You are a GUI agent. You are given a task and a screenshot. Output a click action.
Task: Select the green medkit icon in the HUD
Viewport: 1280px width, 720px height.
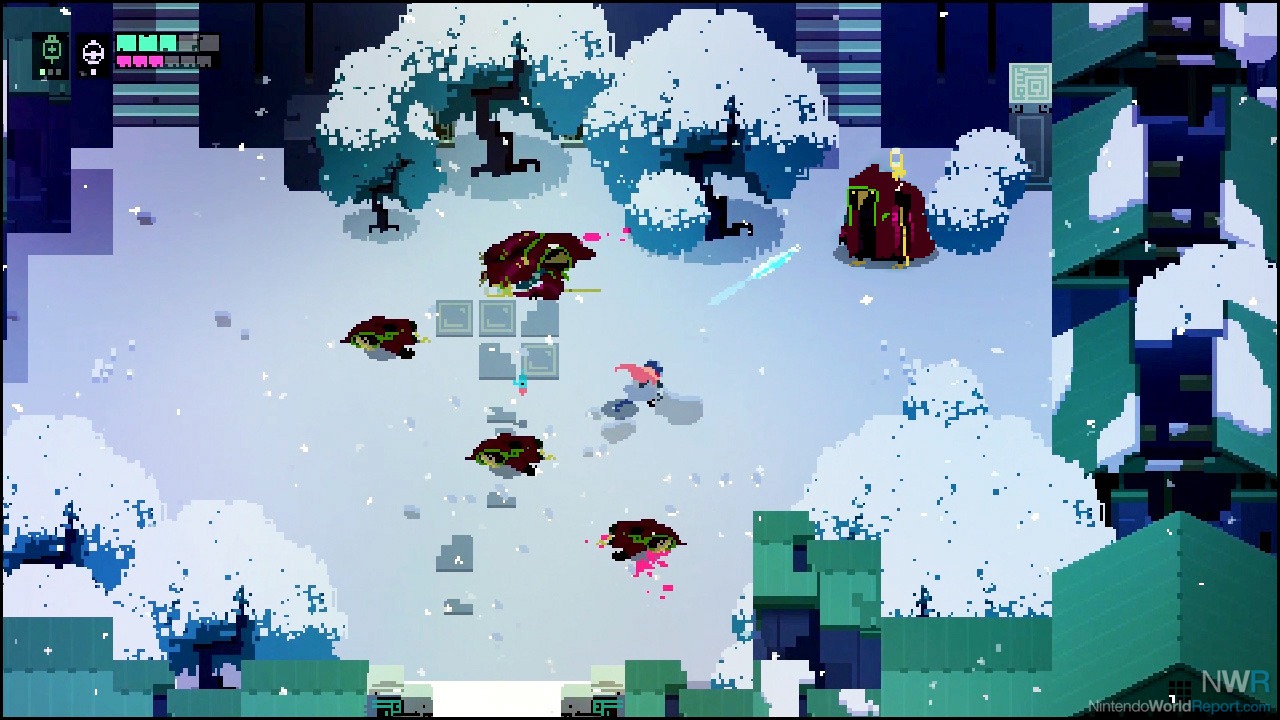pos(51,47)
